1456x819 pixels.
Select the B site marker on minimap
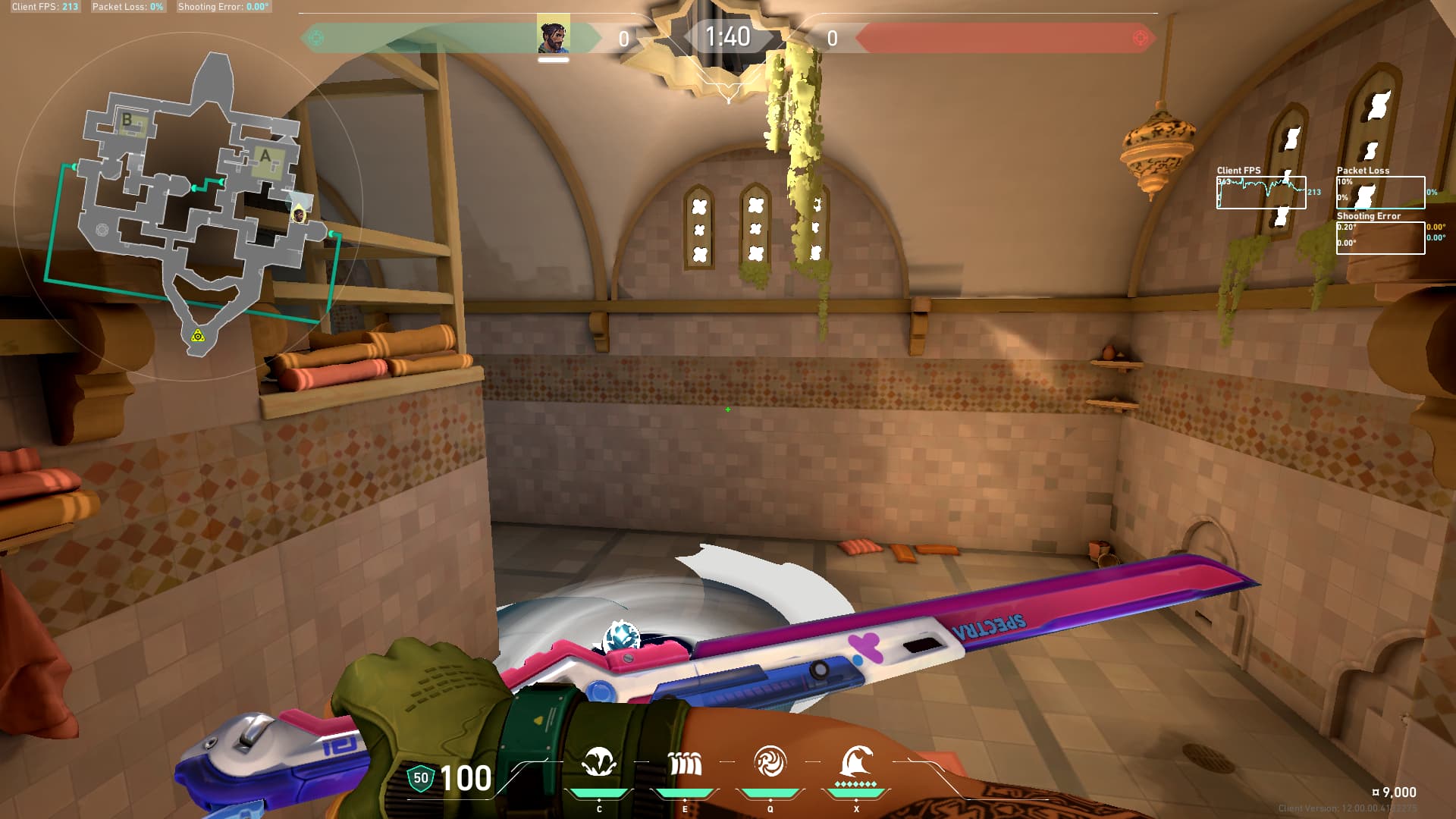[x=127, y=120]
